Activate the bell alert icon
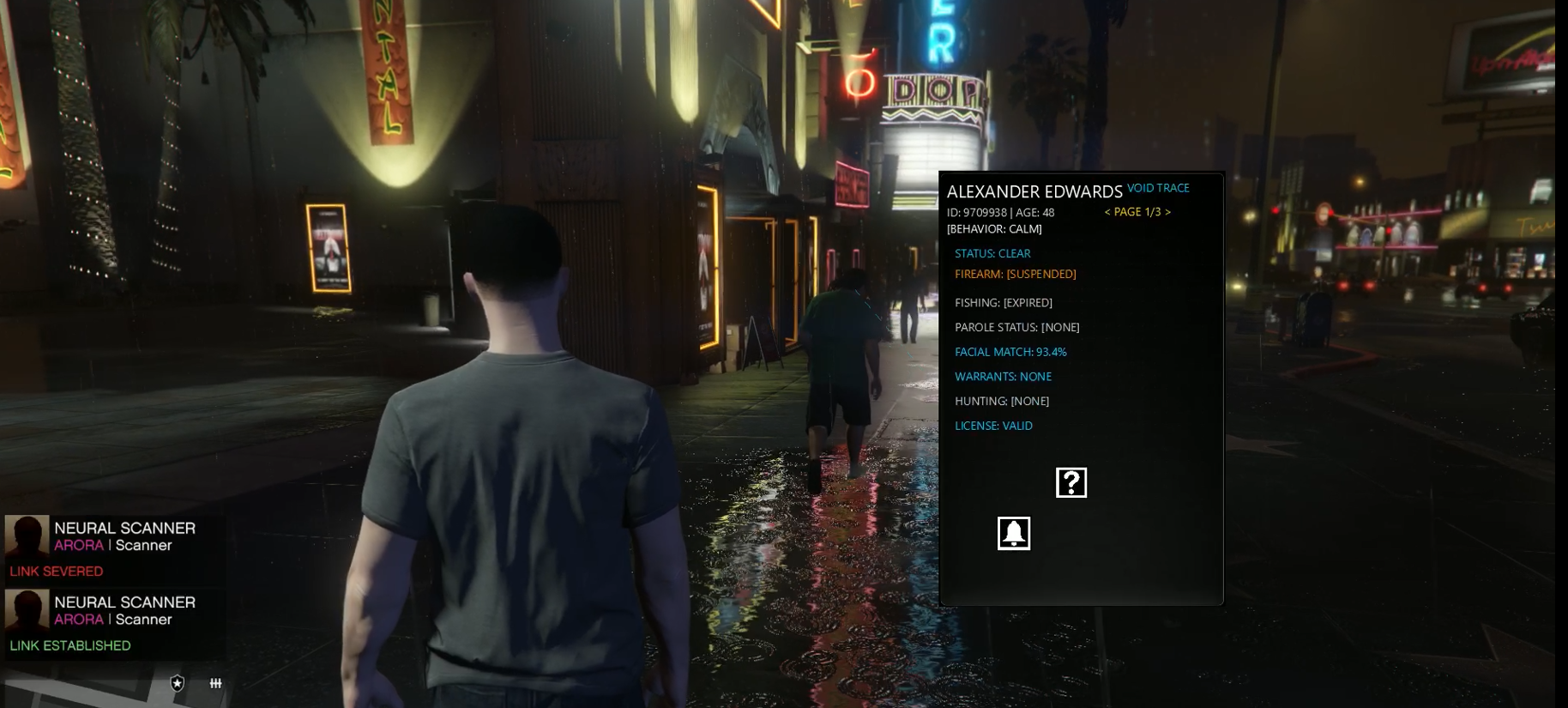This screenshot has width=1568, height=708. coord(1014,533)
